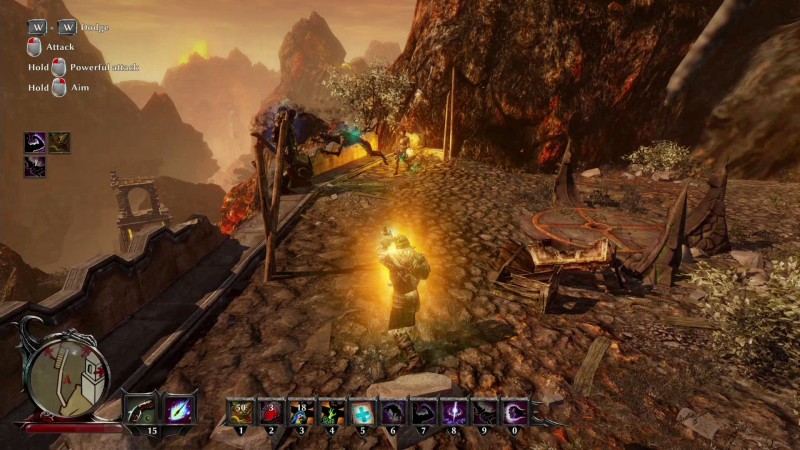Inspect the brown-green status effect icon
Image resolution: width=800 pixels, height=450 pixels.
[60, 143]
